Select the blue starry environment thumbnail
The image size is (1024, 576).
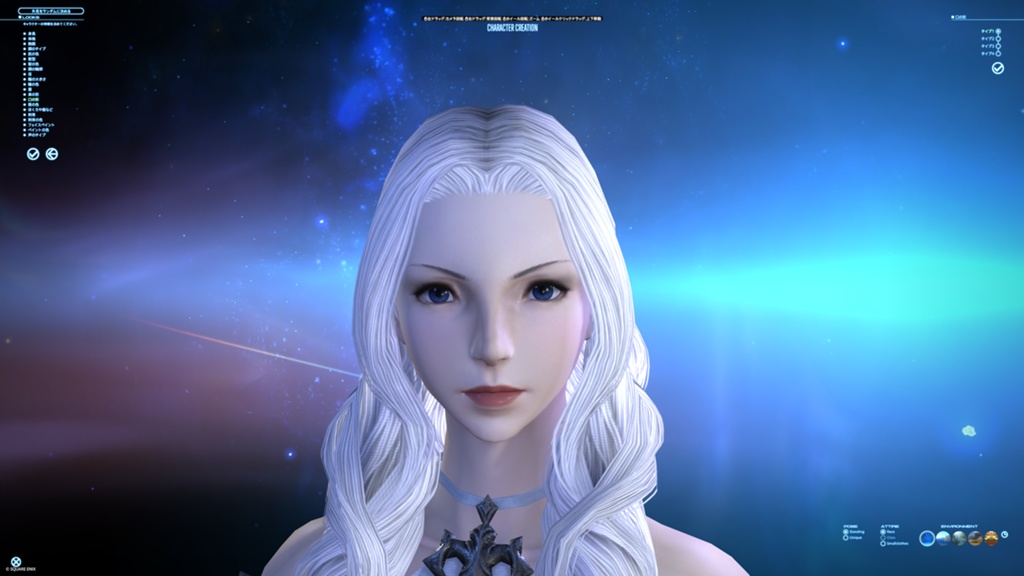927,538
